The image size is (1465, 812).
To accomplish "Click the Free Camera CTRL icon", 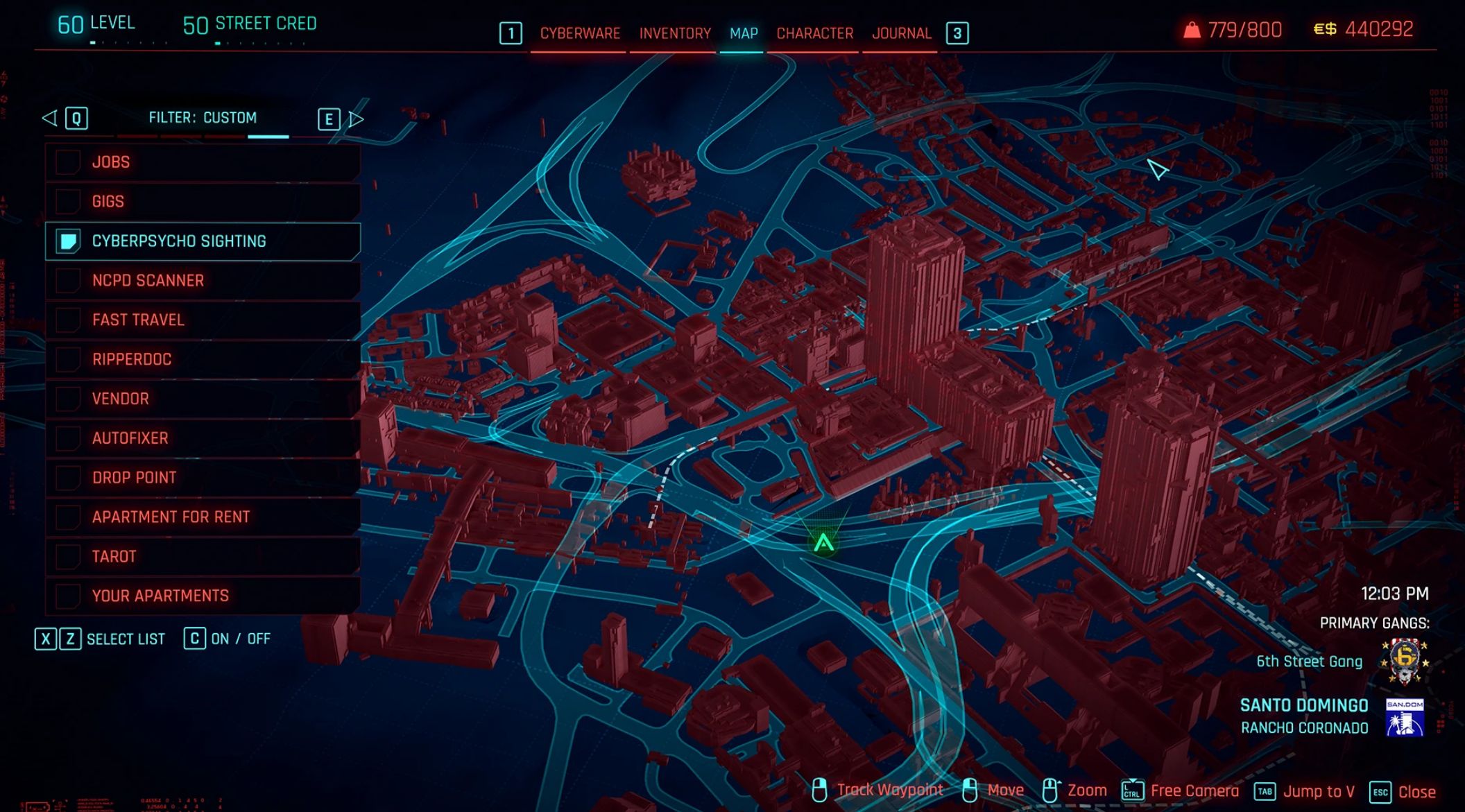I will (1131, 788).
